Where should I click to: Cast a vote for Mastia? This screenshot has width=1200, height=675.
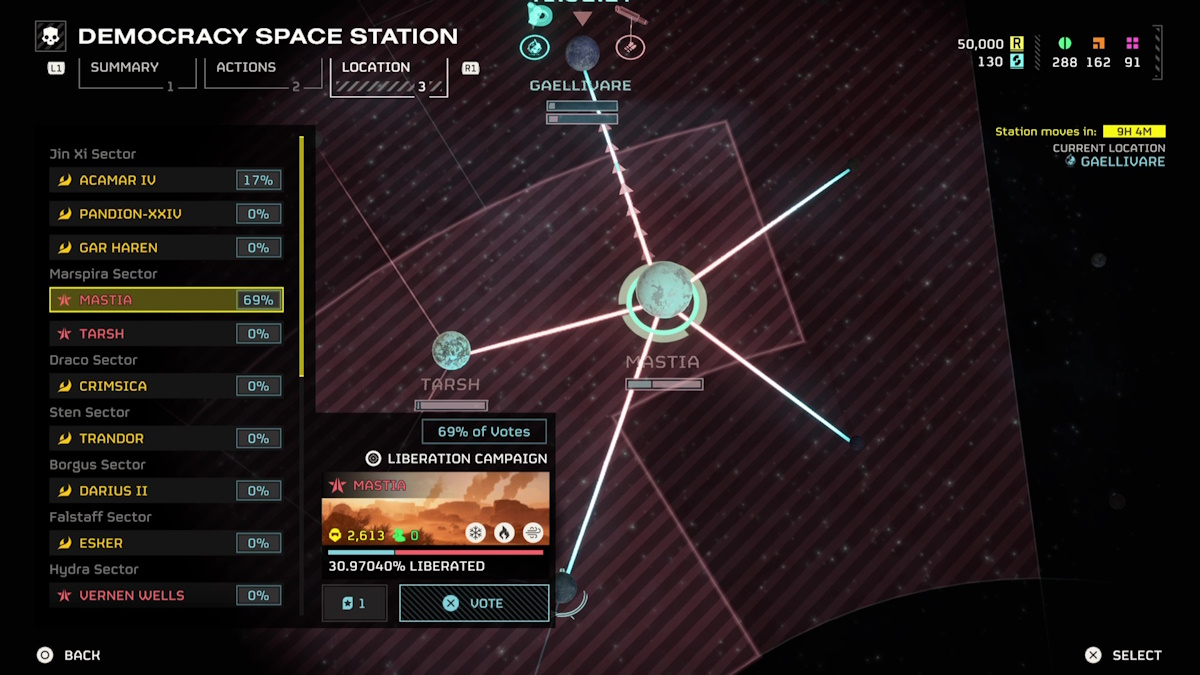[474, 603]
